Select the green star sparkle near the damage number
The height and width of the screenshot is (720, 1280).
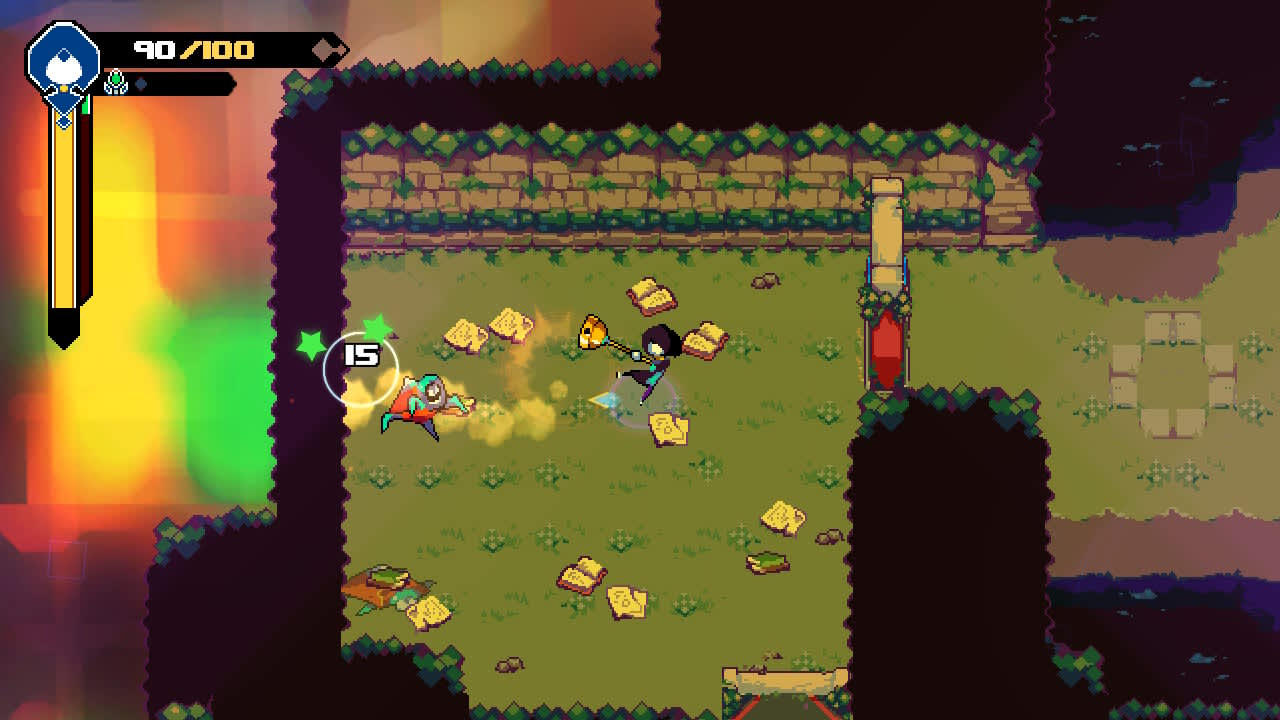pos(378,326)
